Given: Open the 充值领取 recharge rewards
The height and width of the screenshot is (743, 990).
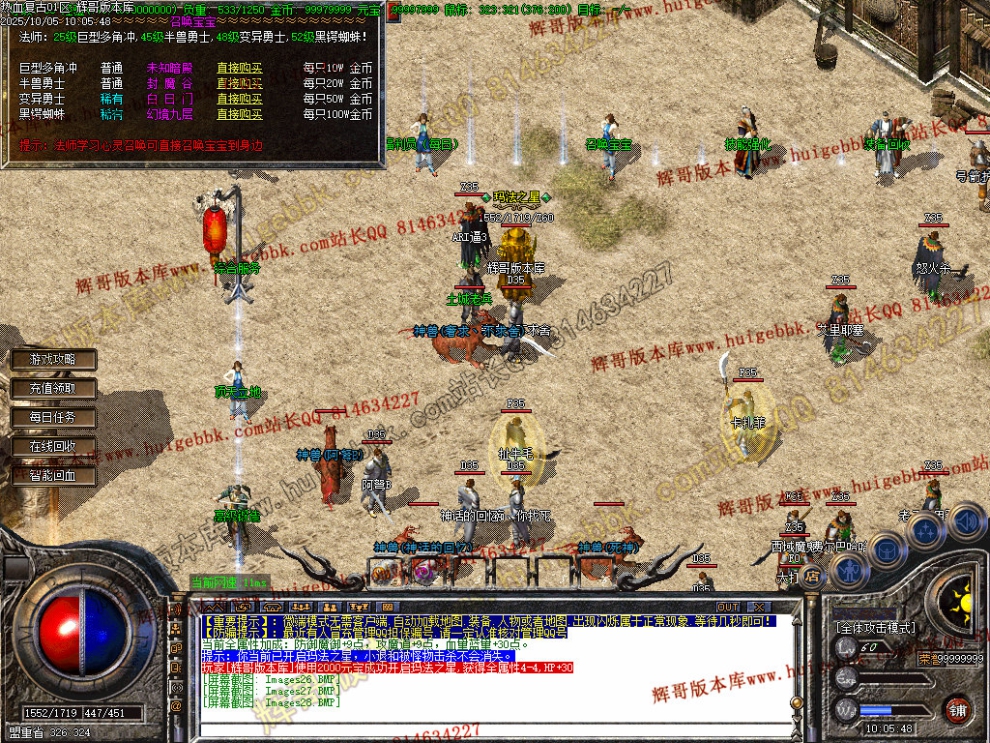Looking at the screenshot, I should tap(53, 388).
